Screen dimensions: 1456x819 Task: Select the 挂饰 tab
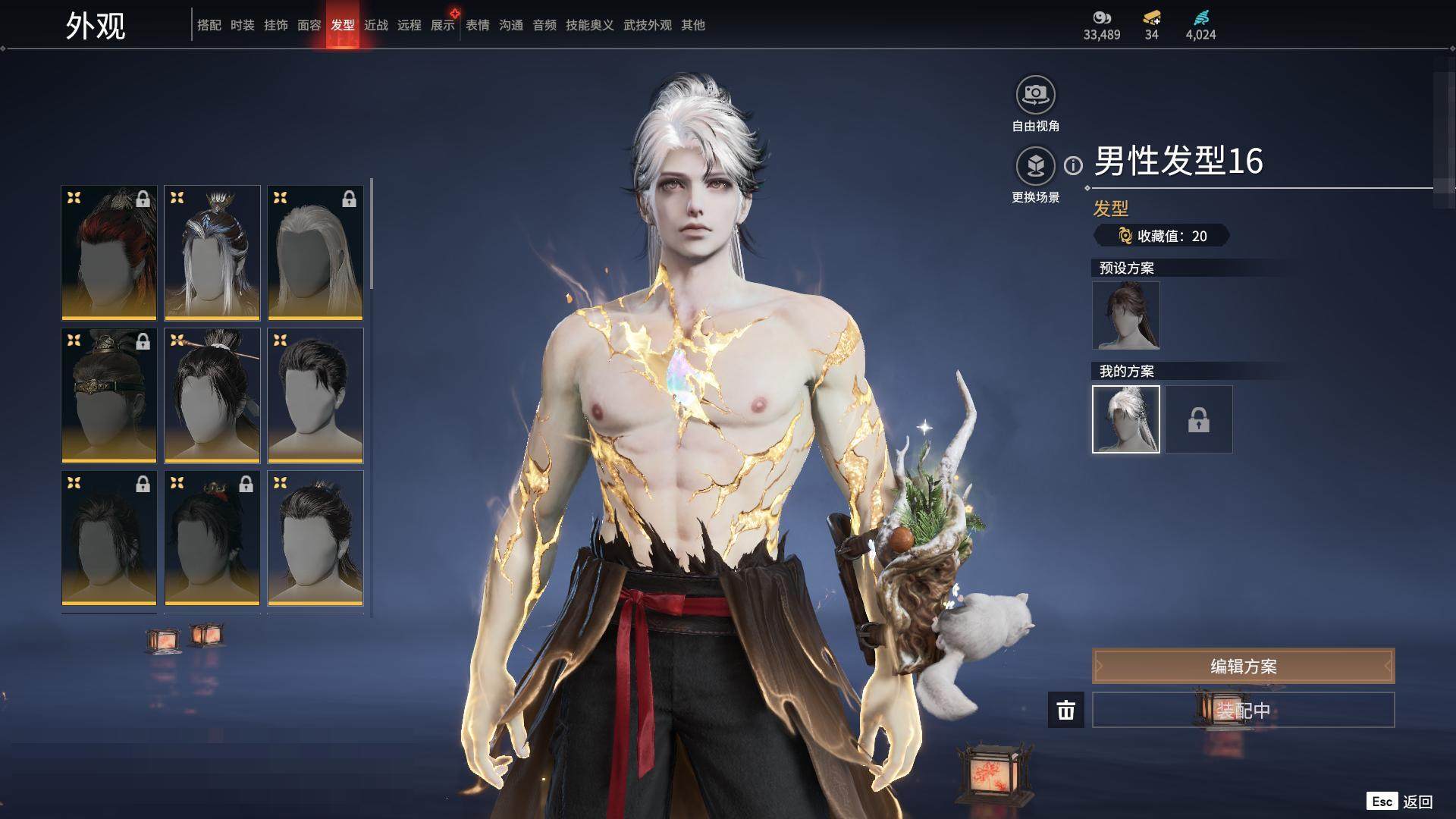tap(275, 25)
